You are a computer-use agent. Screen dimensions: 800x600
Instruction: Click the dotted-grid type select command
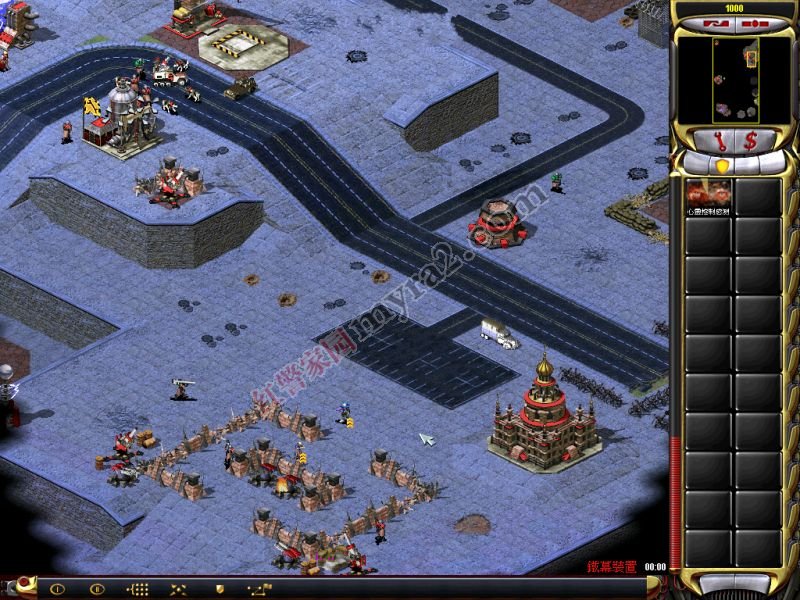point(138,589)
